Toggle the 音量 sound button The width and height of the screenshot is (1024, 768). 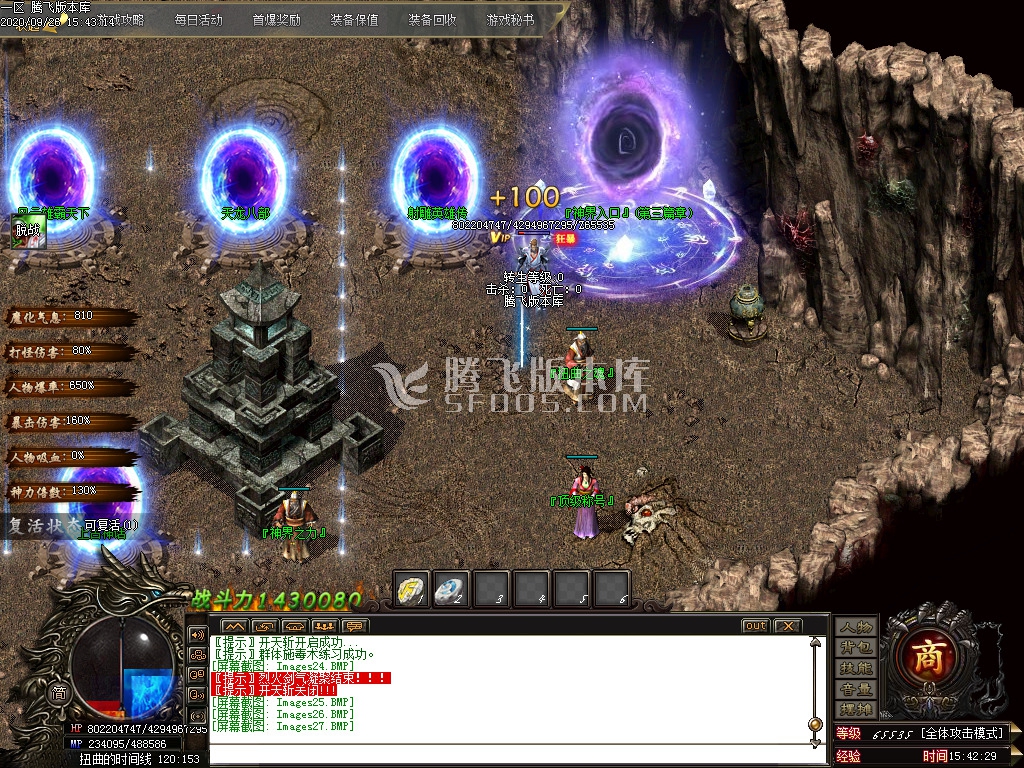pos(857,689)
